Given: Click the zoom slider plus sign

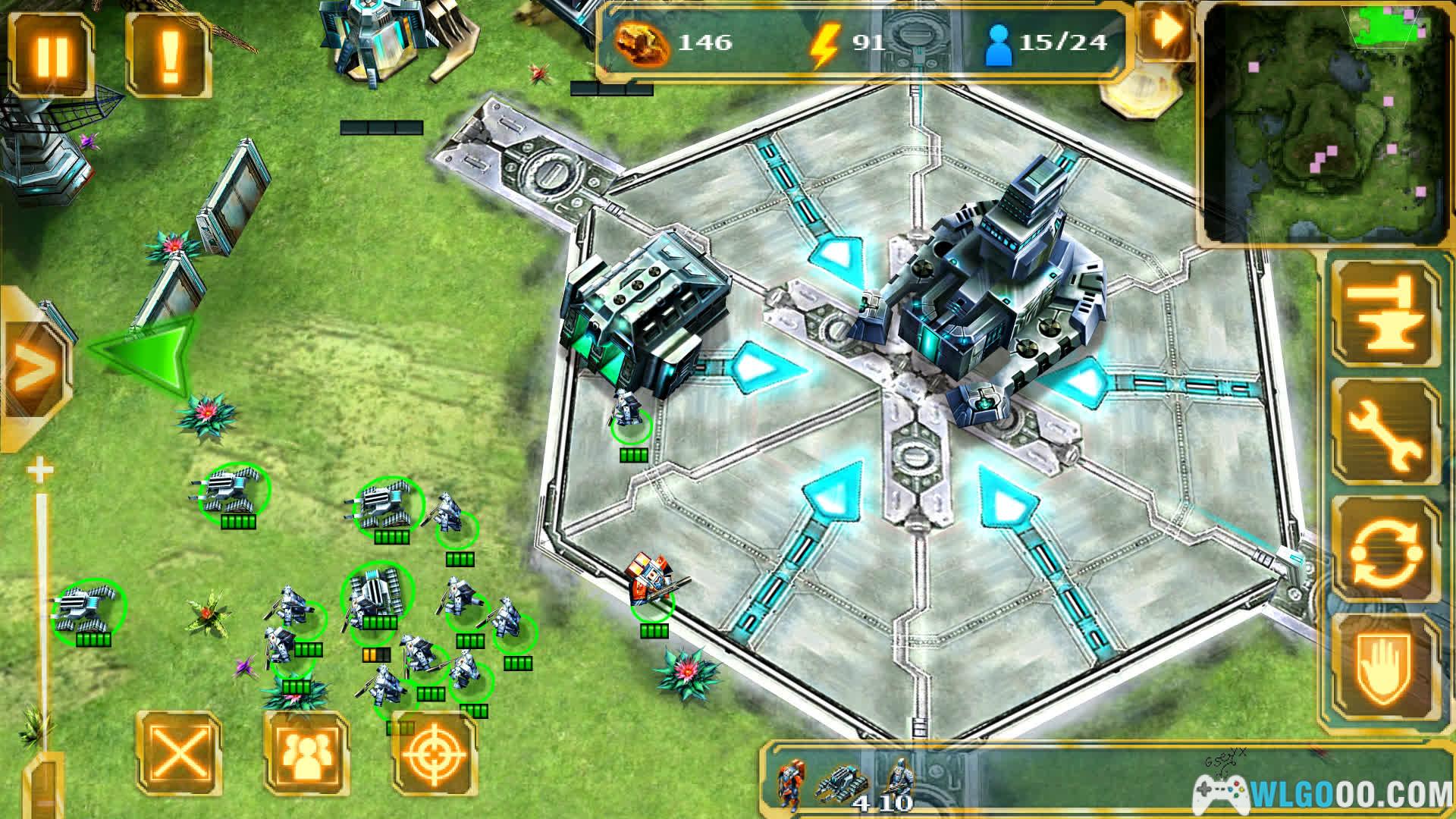Looking at the screenshot, I should click(x=40, y=471).
